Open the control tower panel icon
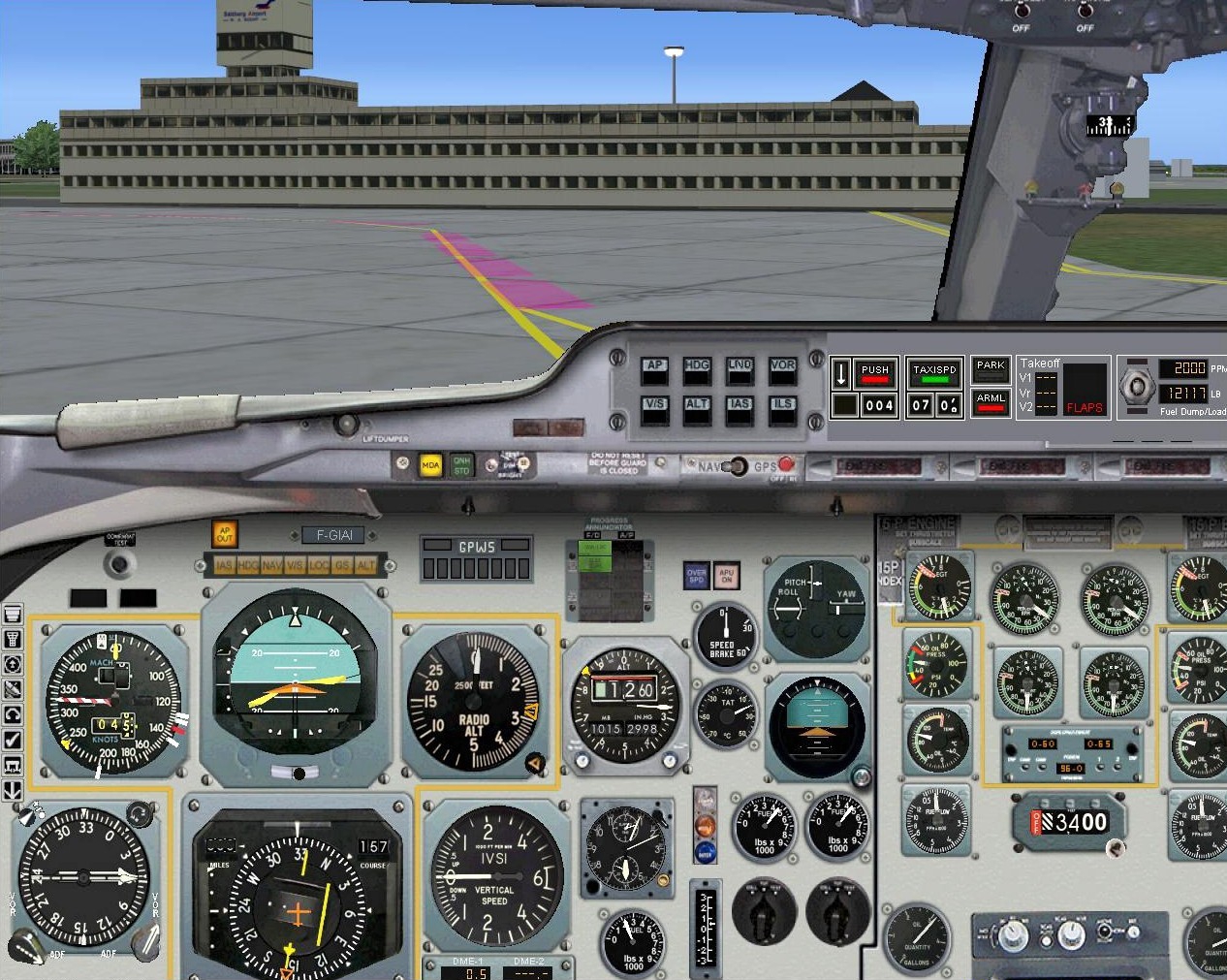 click(13, 639)
